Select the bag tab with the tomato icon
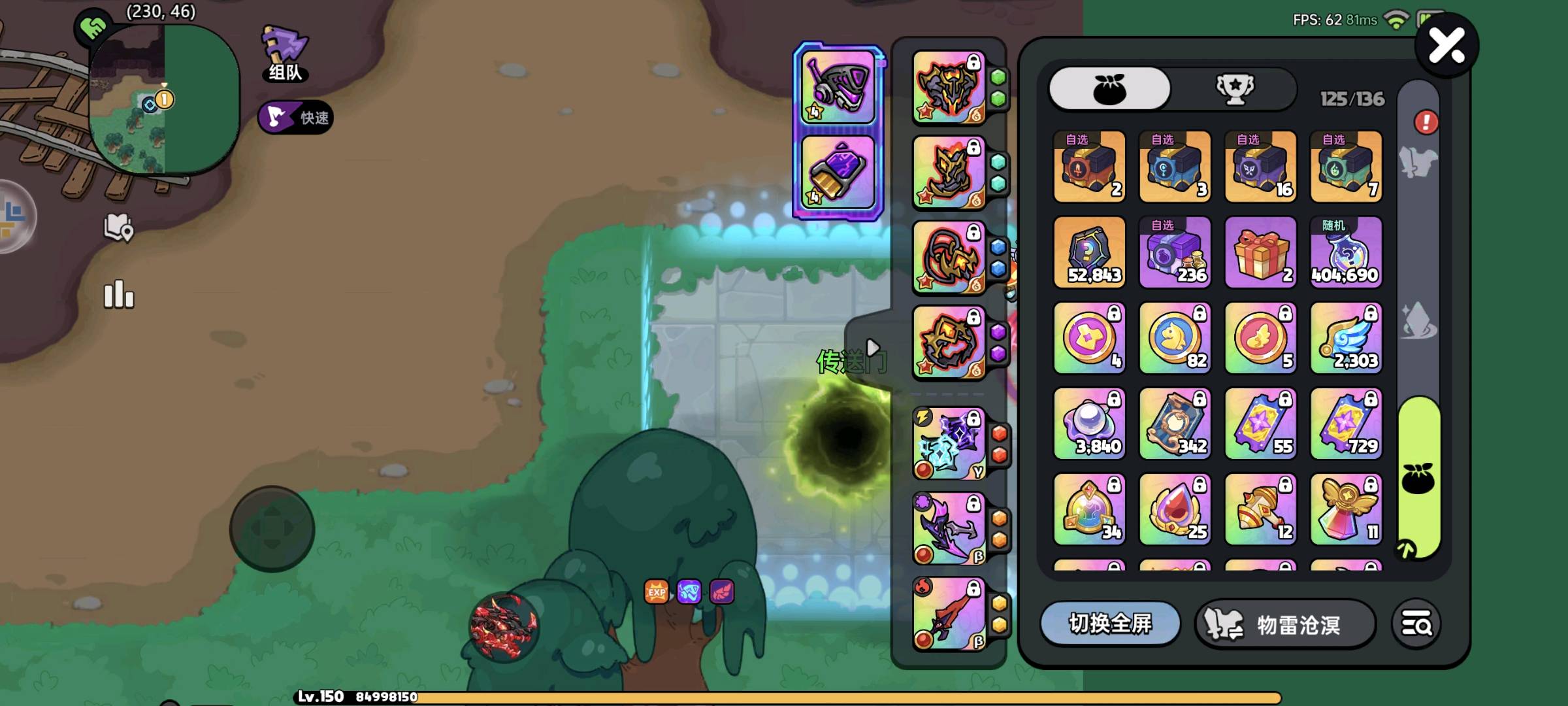Screen dimensions: 1568x706 [1109, 88]
